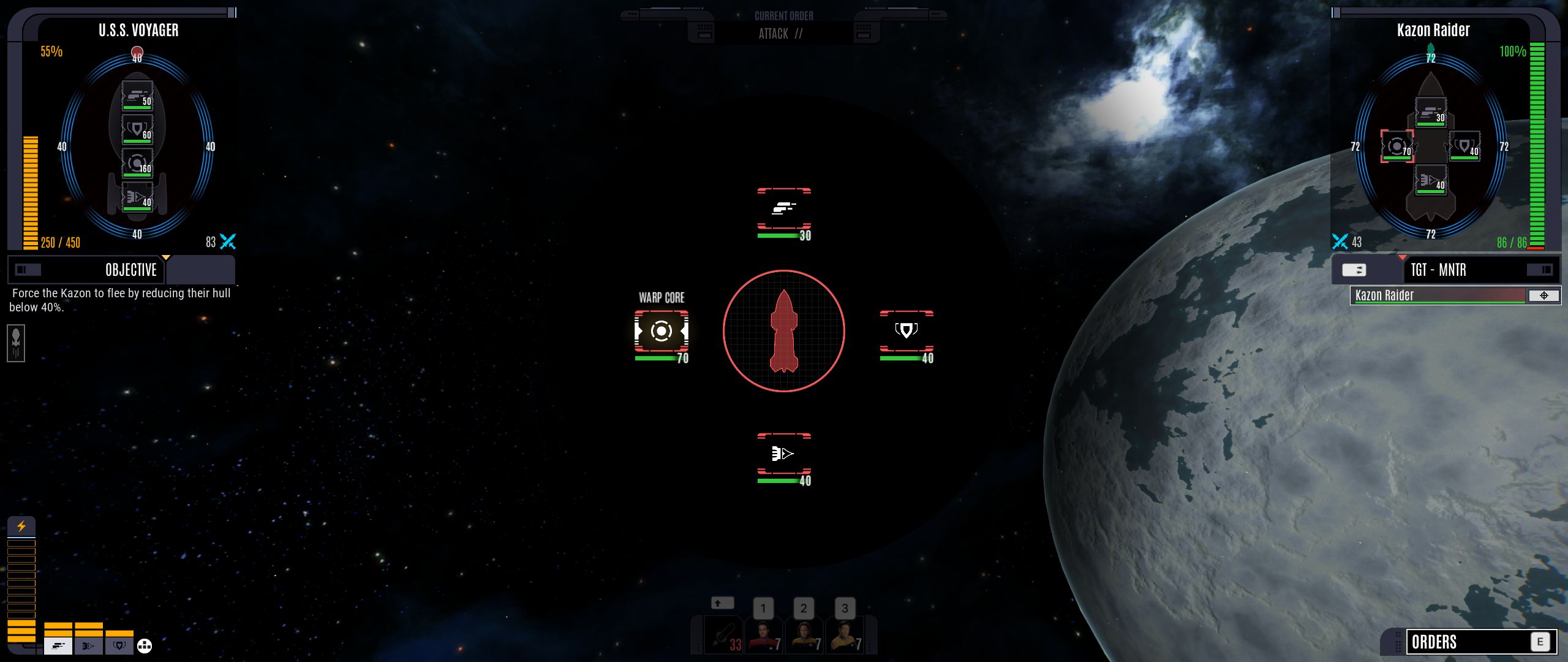This screenshot has height=662, width=1568.
Task: Target the enemy weapons subsystem
Action: (784, 209)
